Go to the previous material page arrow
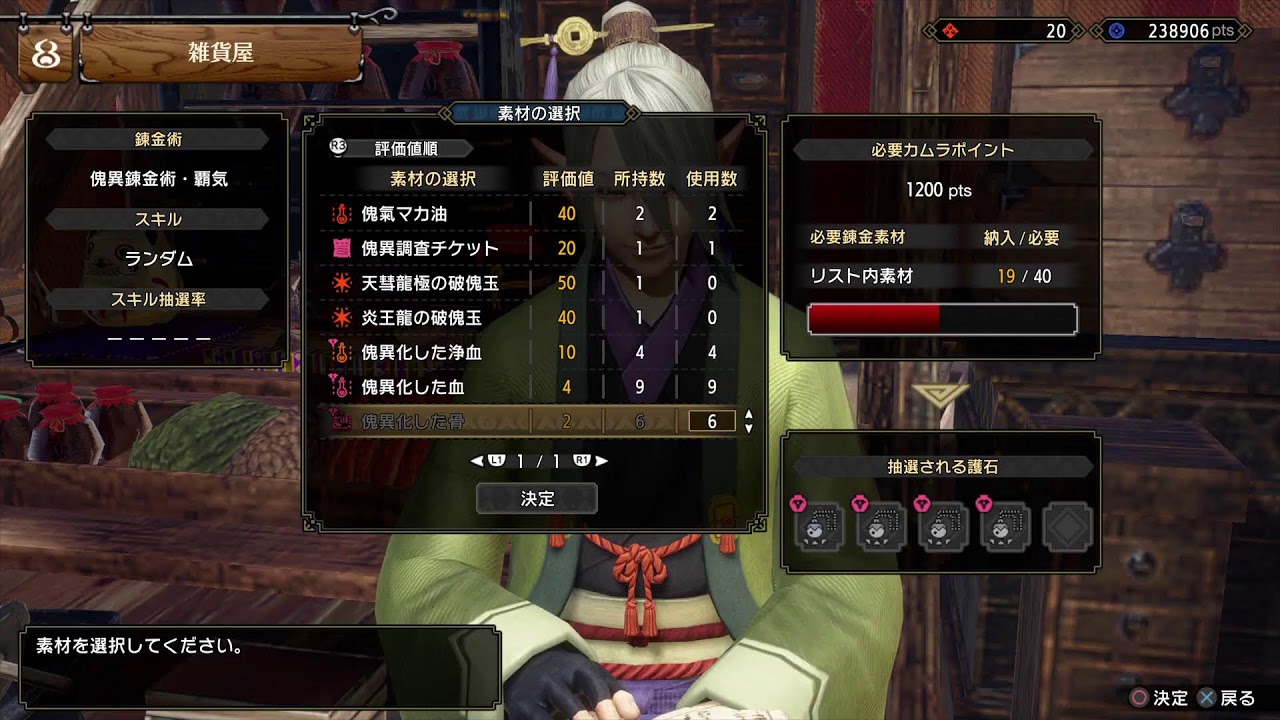1280x720 pixels. pos(477,461)
